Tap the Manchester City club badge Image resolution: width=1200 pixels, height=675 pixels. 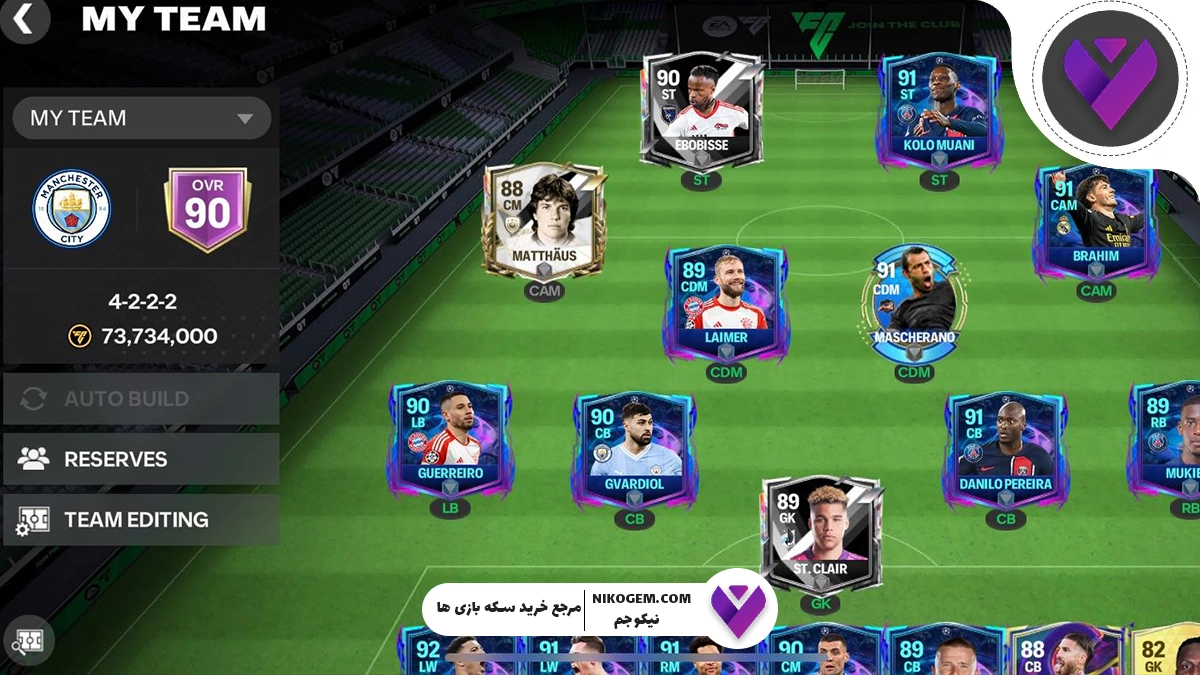[71, 209]
